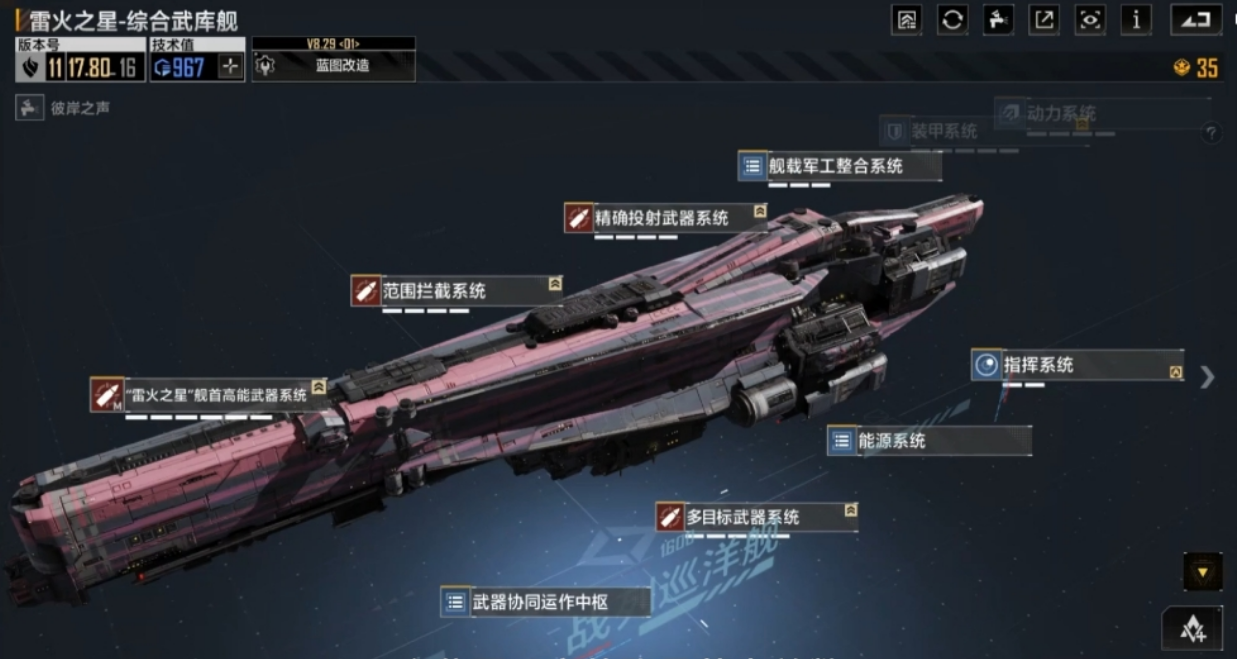
Task: Click the plus button beside tech value 967
Action: tap(231, 67)
